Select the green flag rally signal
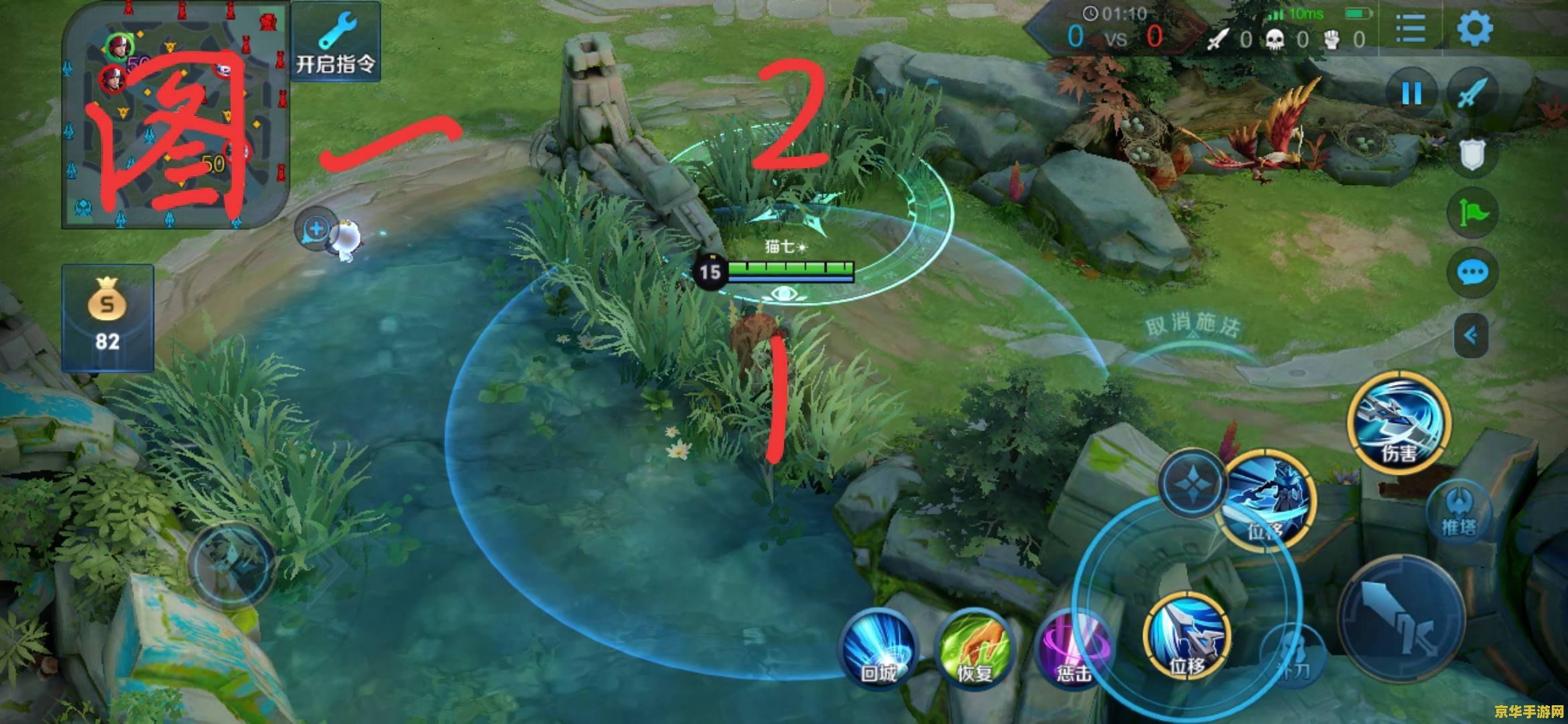 coord(1472,213)
